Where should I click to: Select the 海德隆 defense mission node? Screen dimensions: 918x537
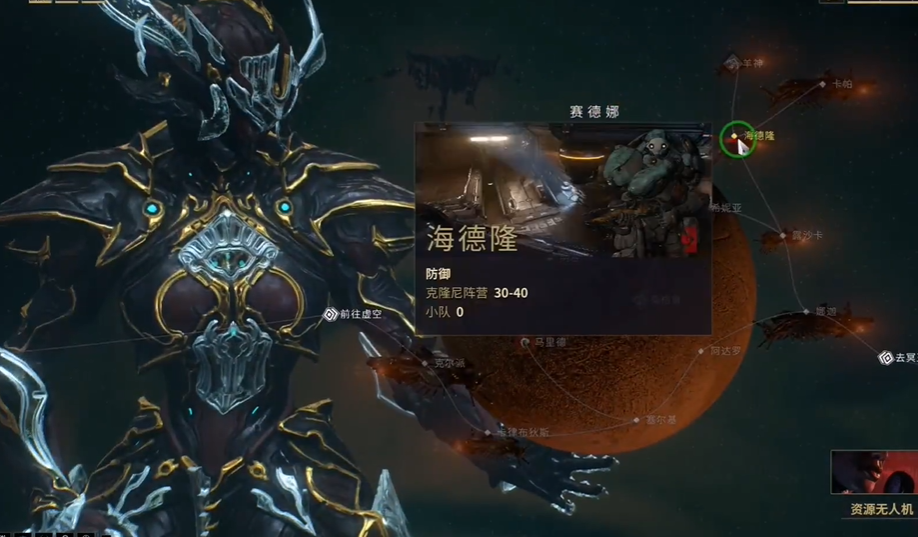[x=735, y=136]
